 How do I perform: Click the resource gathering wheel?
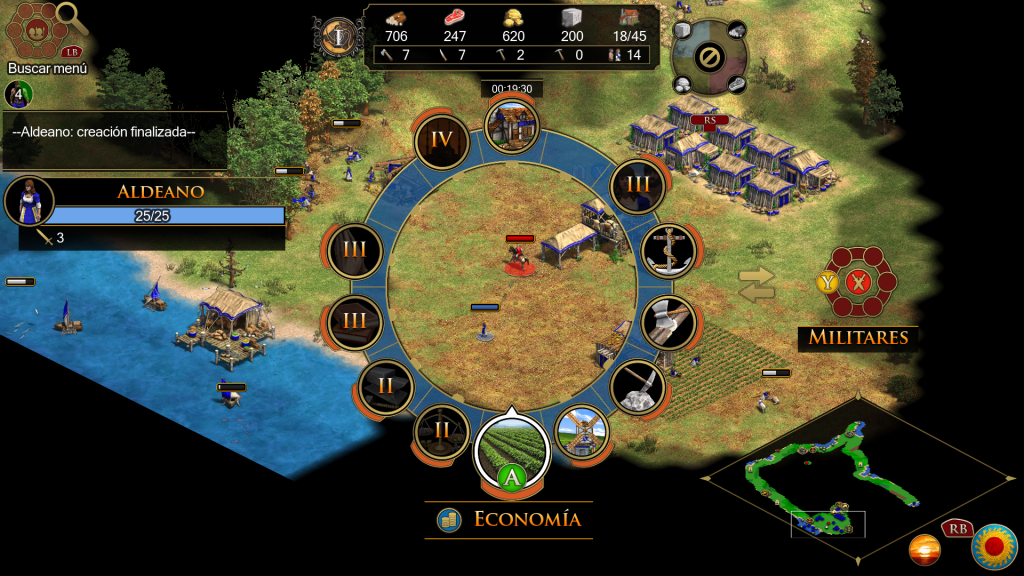[709, 57]
